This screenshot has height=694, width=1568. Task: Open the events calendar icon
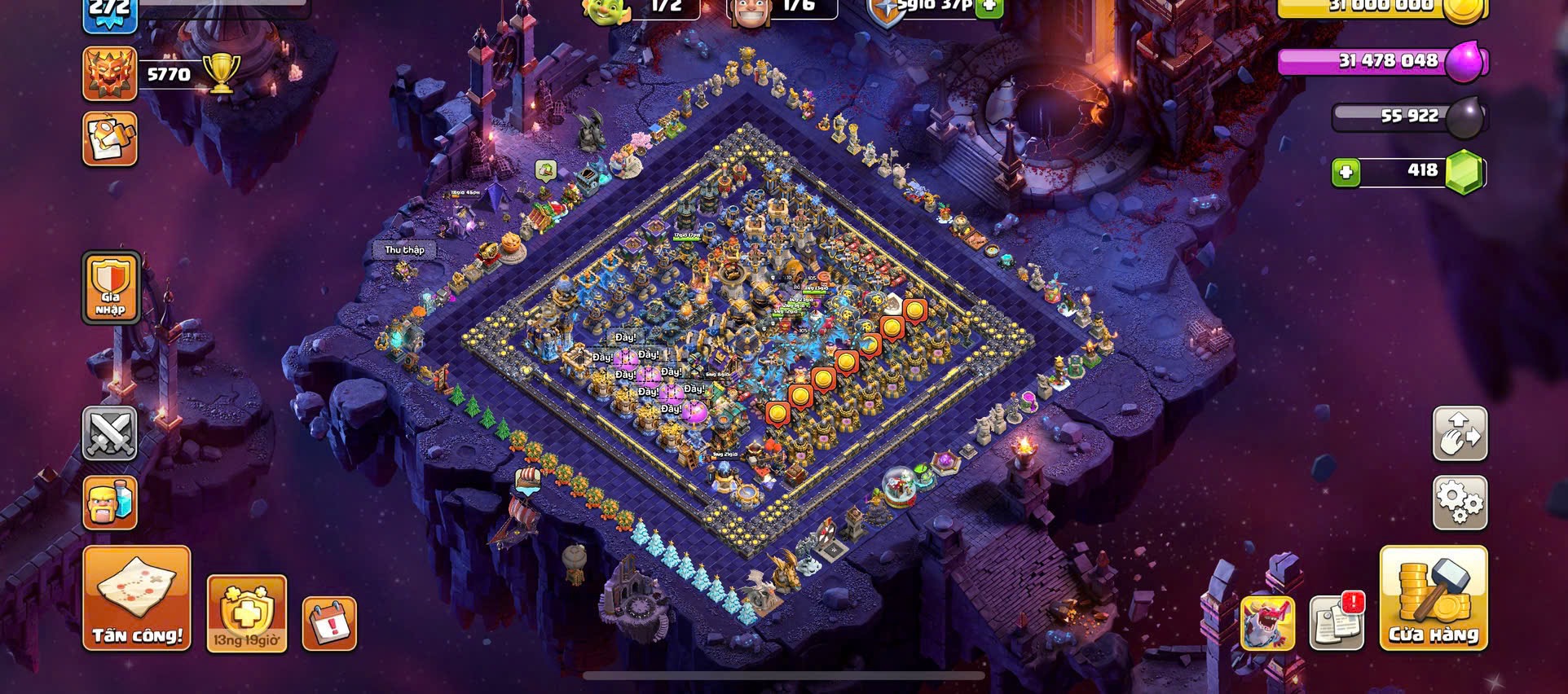pos(329,624)
